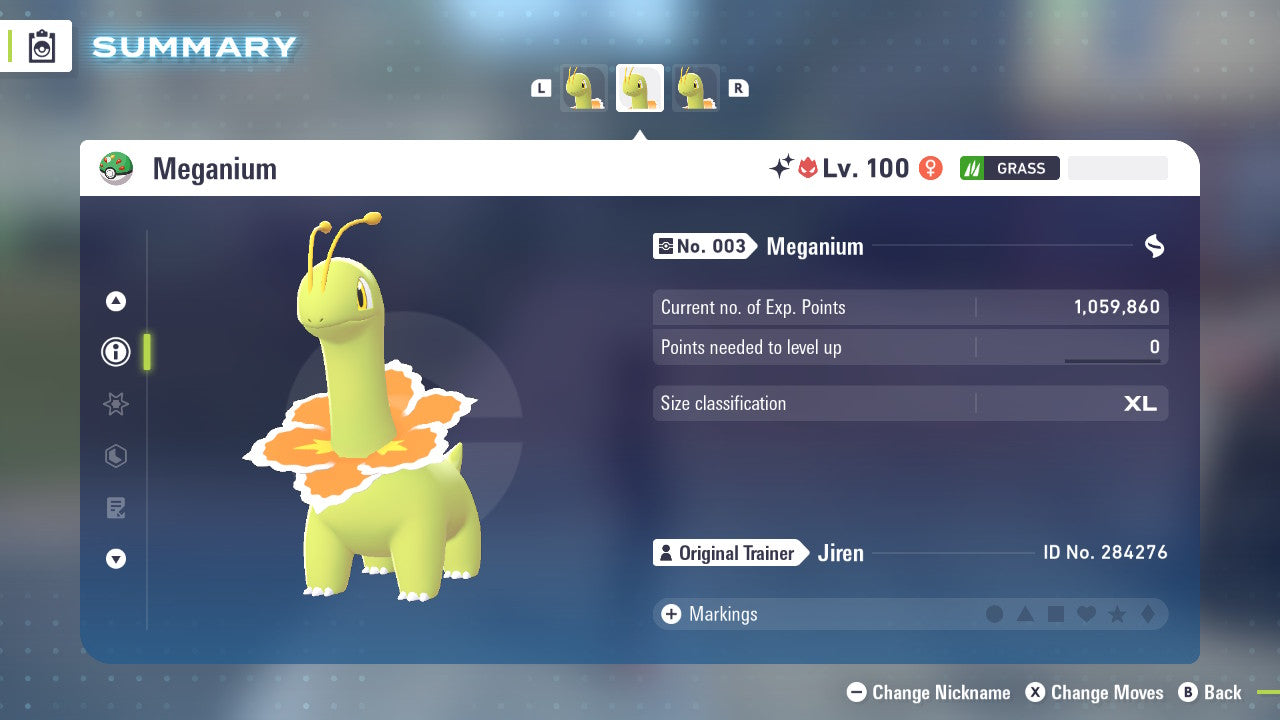The image size is (1280, 720).
Task: Expand Markings with the plus button
Action: point(670,614)
